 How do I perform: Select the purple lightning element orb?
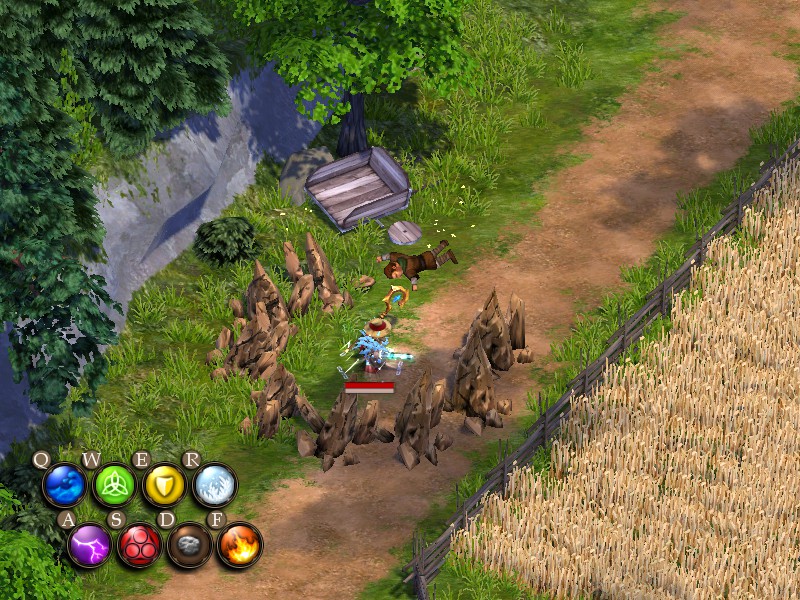click(90, 545)
